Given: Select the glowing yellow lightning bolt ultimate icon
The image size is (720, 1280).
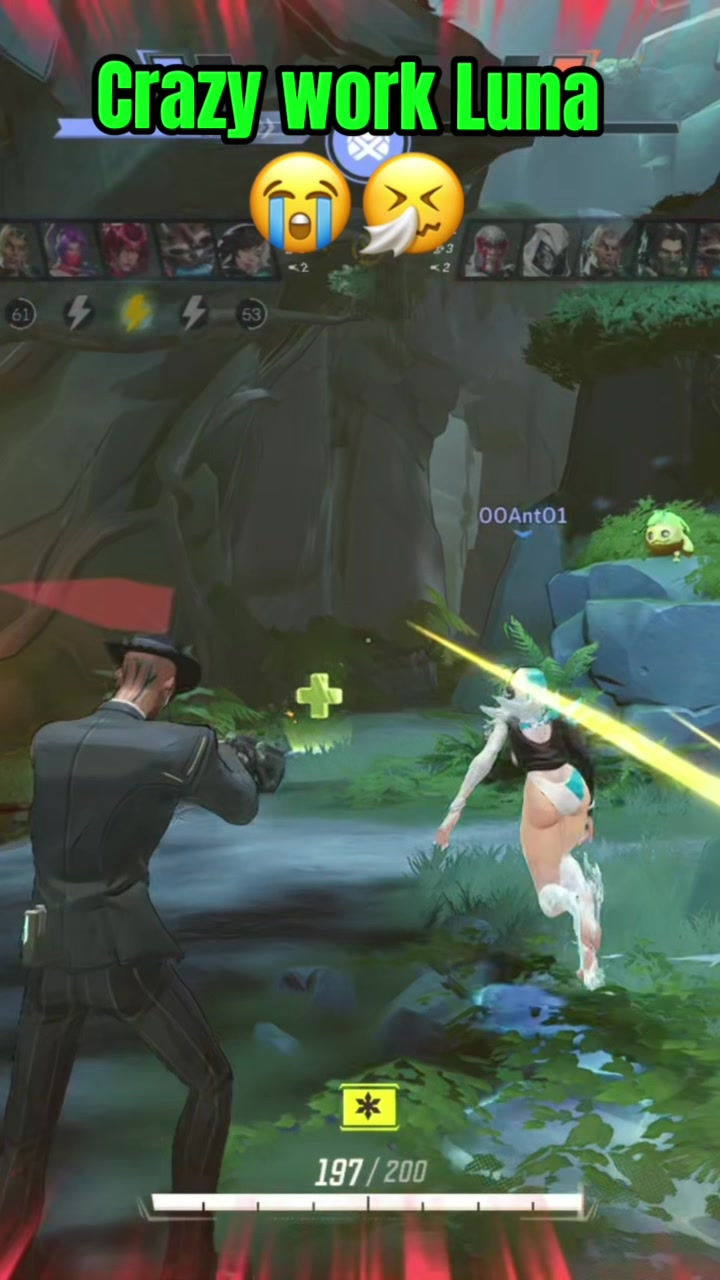Looking at the screenshot, I should [x=136, y=313].
